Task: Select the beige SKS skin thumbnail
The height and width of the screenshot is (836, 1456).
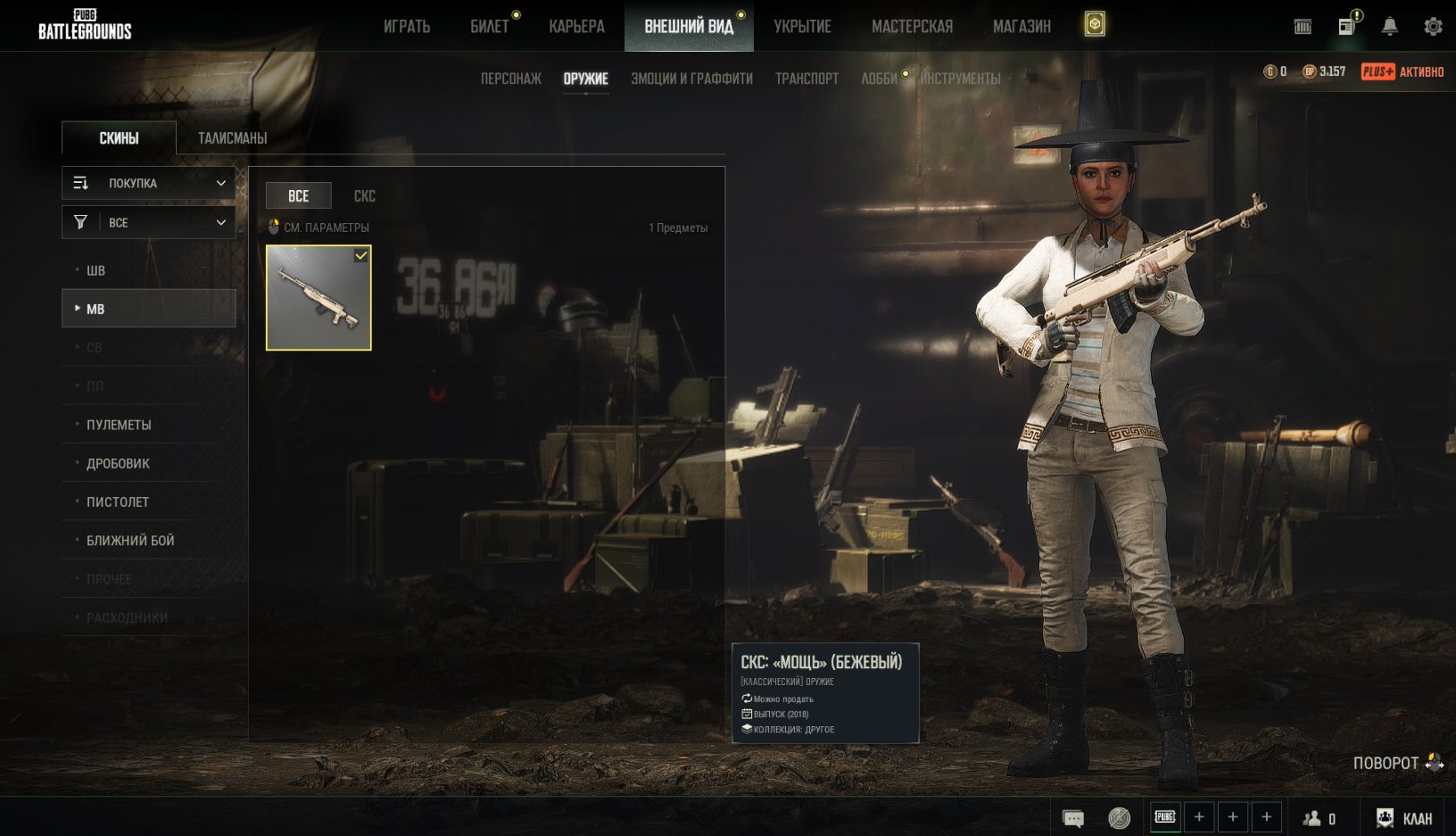Action: coord(318,298)
